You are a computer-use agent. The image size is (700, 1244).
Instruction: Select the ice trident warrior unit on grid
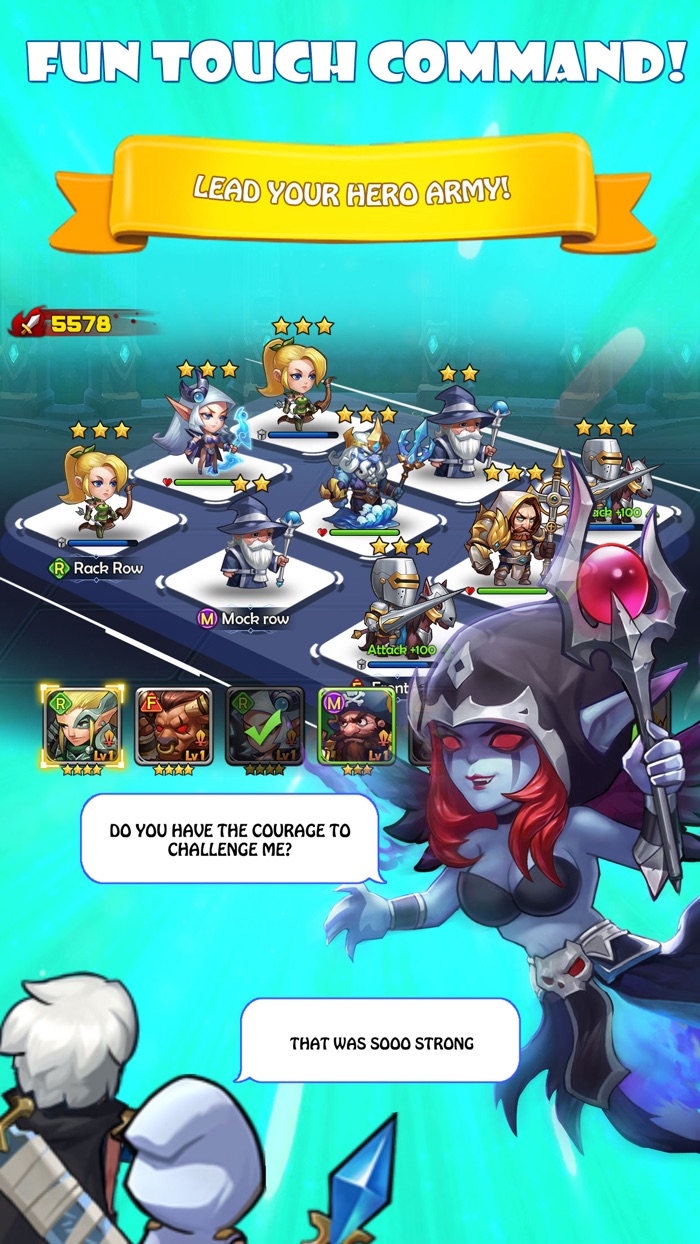[x=363, y=477]
